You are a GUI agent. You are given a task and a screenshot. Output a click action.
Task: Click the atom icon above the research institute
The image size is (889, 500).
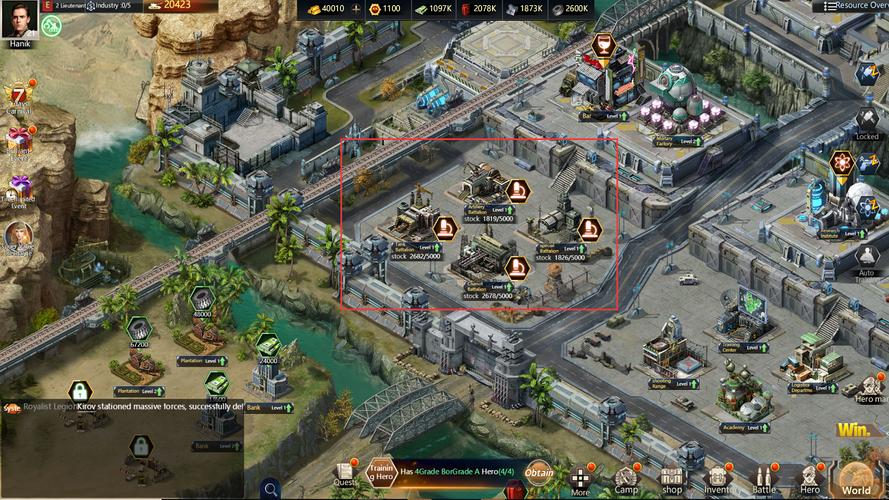tap(841, 162)
